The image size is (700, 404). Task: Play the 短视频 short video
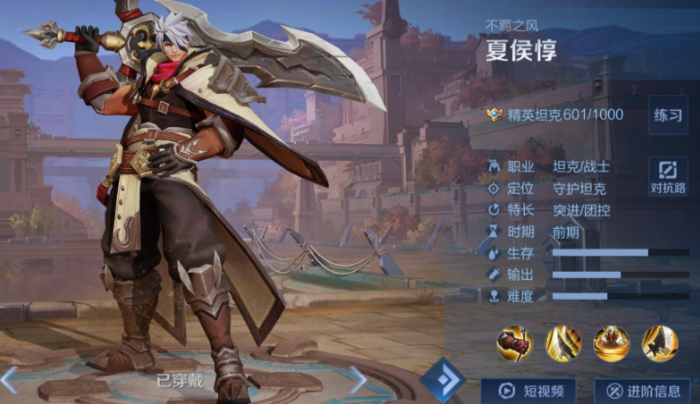tap(528, 390)
